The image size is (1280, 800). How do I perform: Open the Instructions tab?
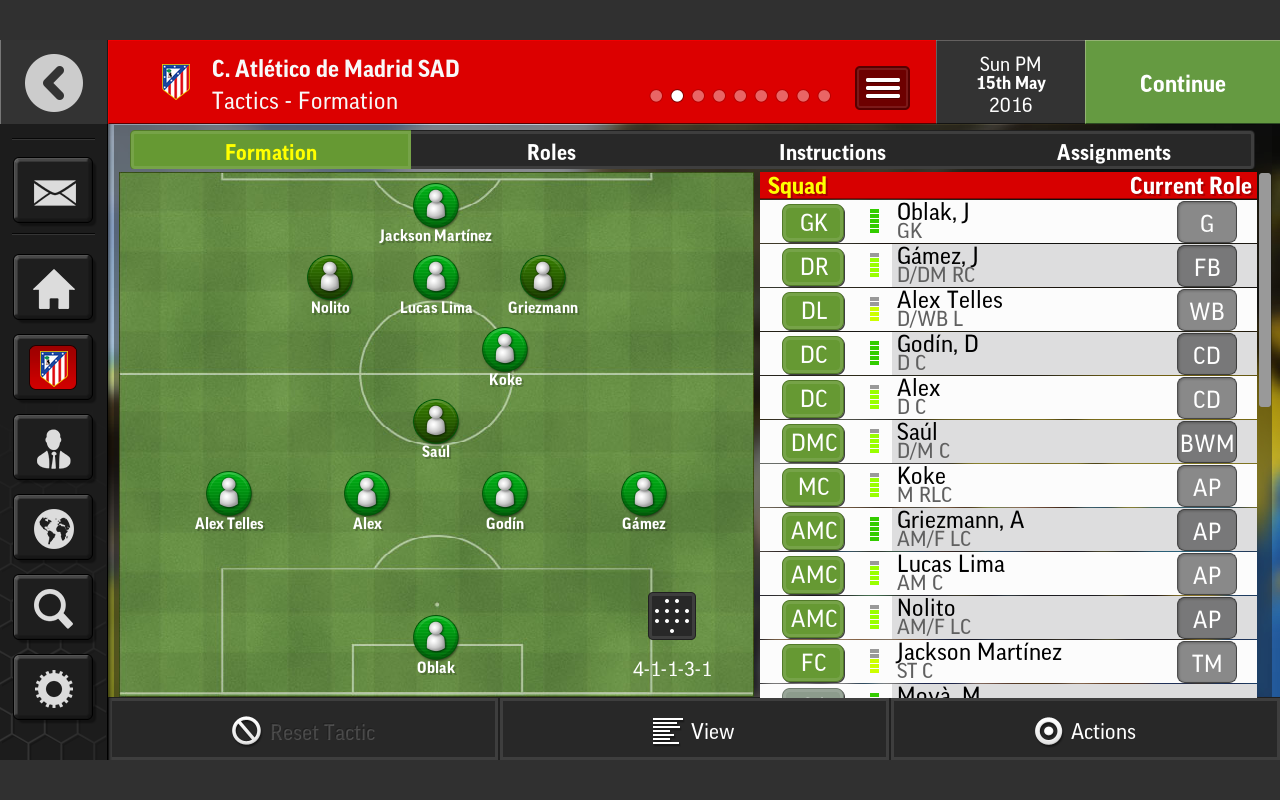(832, 152)
